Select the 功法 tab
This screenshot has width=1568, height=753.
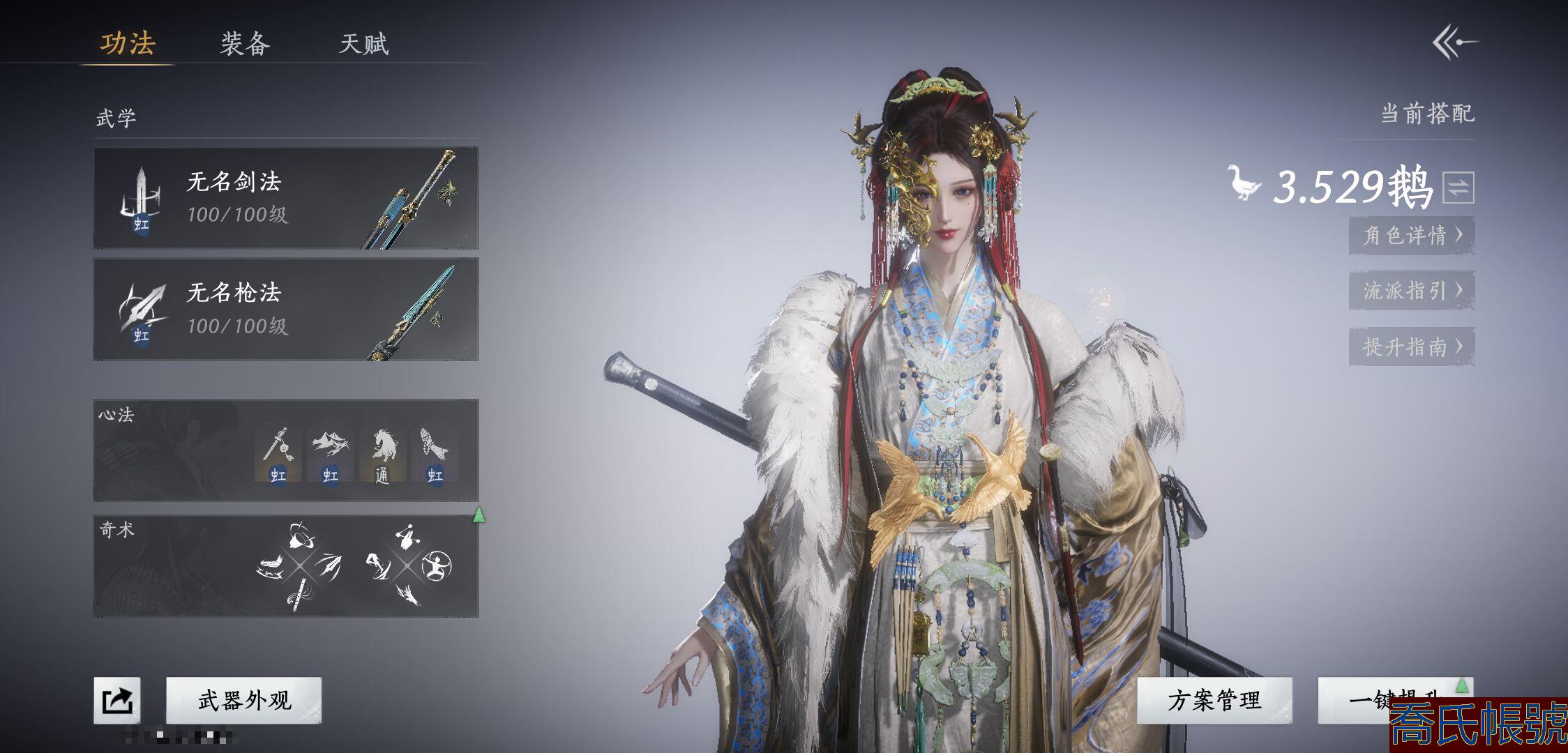coord(128,43)
